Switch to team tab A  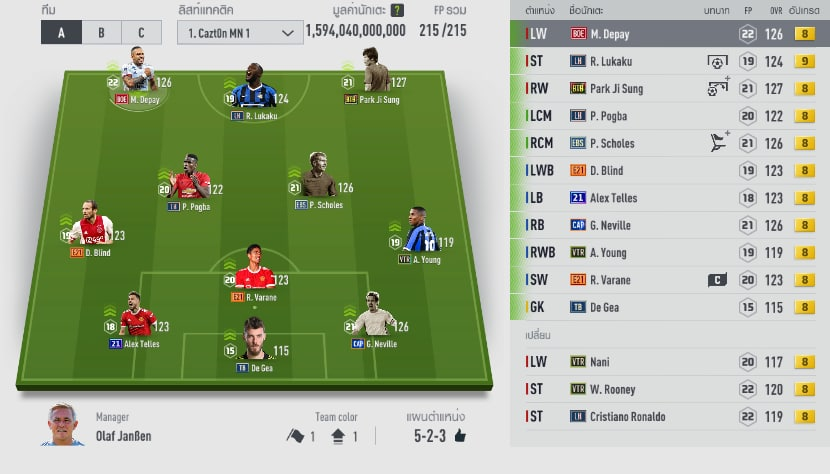click(61, 32)
